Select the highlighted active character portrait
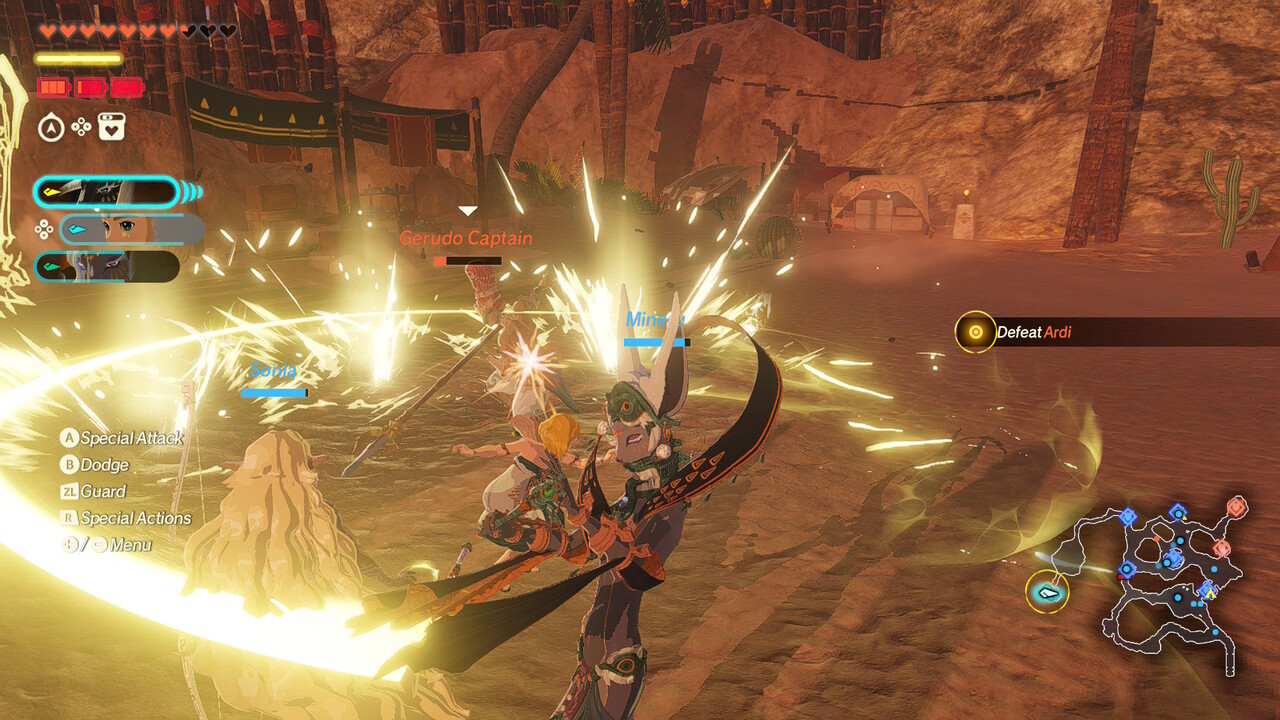Screen dimensions: 1280x720 pyautogui.click(x=106, y=192)
